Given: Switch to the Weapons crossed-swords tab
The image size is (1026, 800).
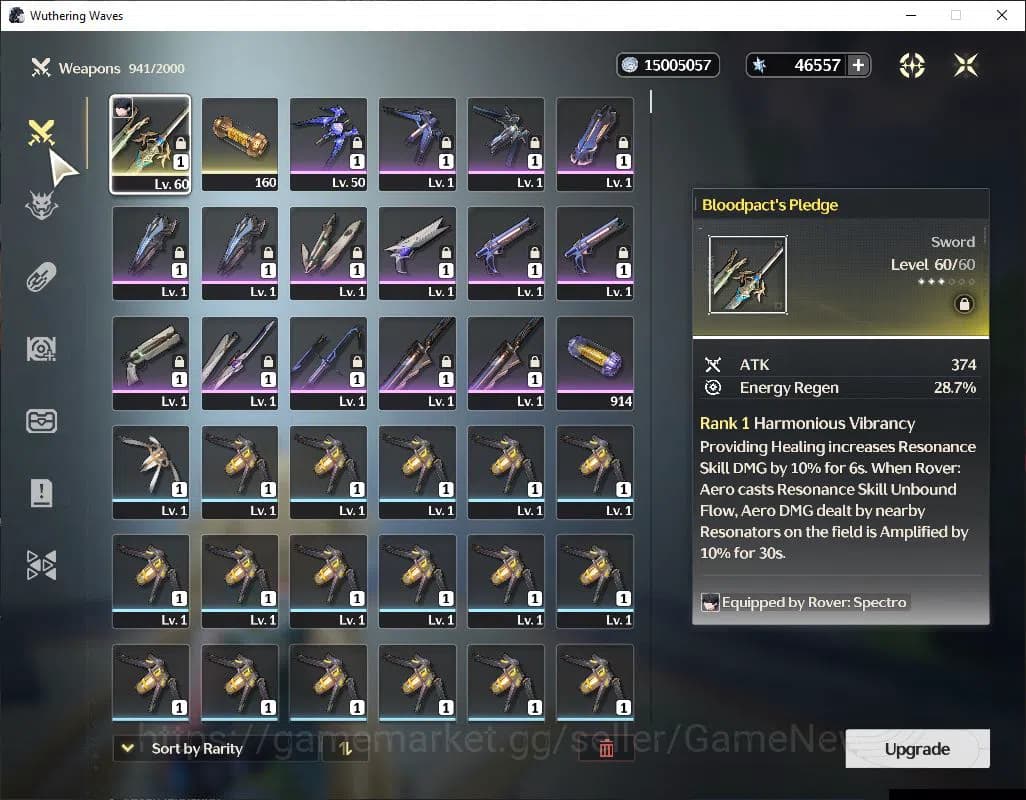Looking at the screenshot, I should (41, 133).
